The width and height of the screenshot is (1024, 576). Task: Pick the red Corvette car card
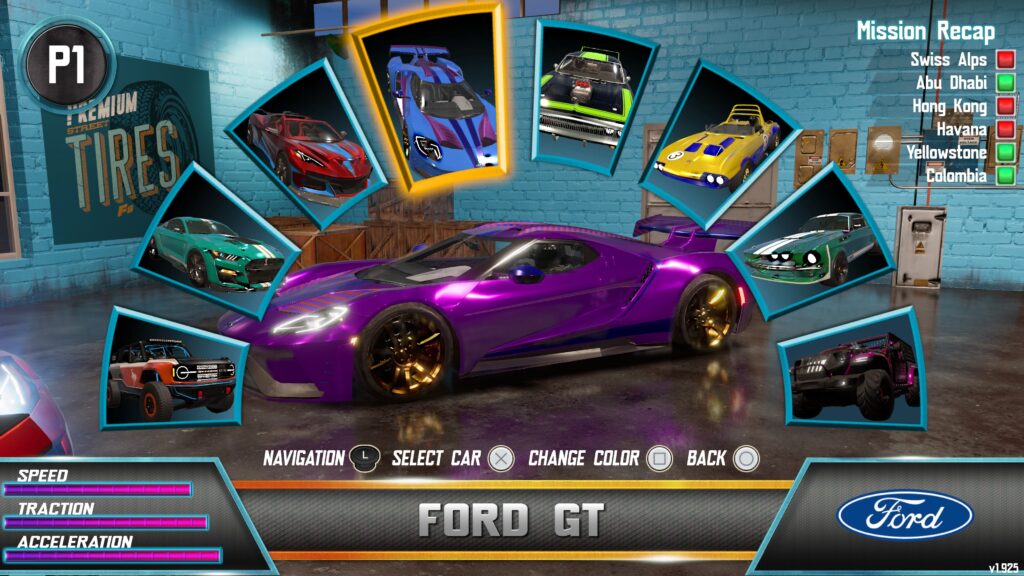pyautogui.click(x=305, y=145)
